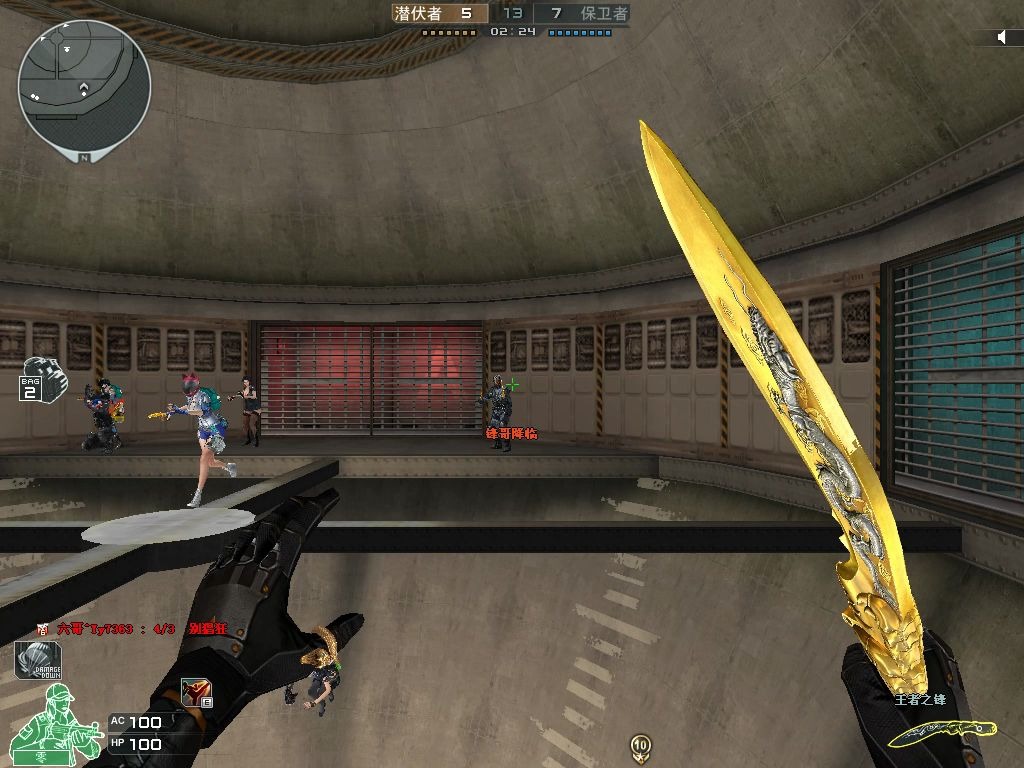Activate the red item icon marked E
The width and height of the screenshot is (1024, 768).
pyautogui.click(x=196, y=692)
